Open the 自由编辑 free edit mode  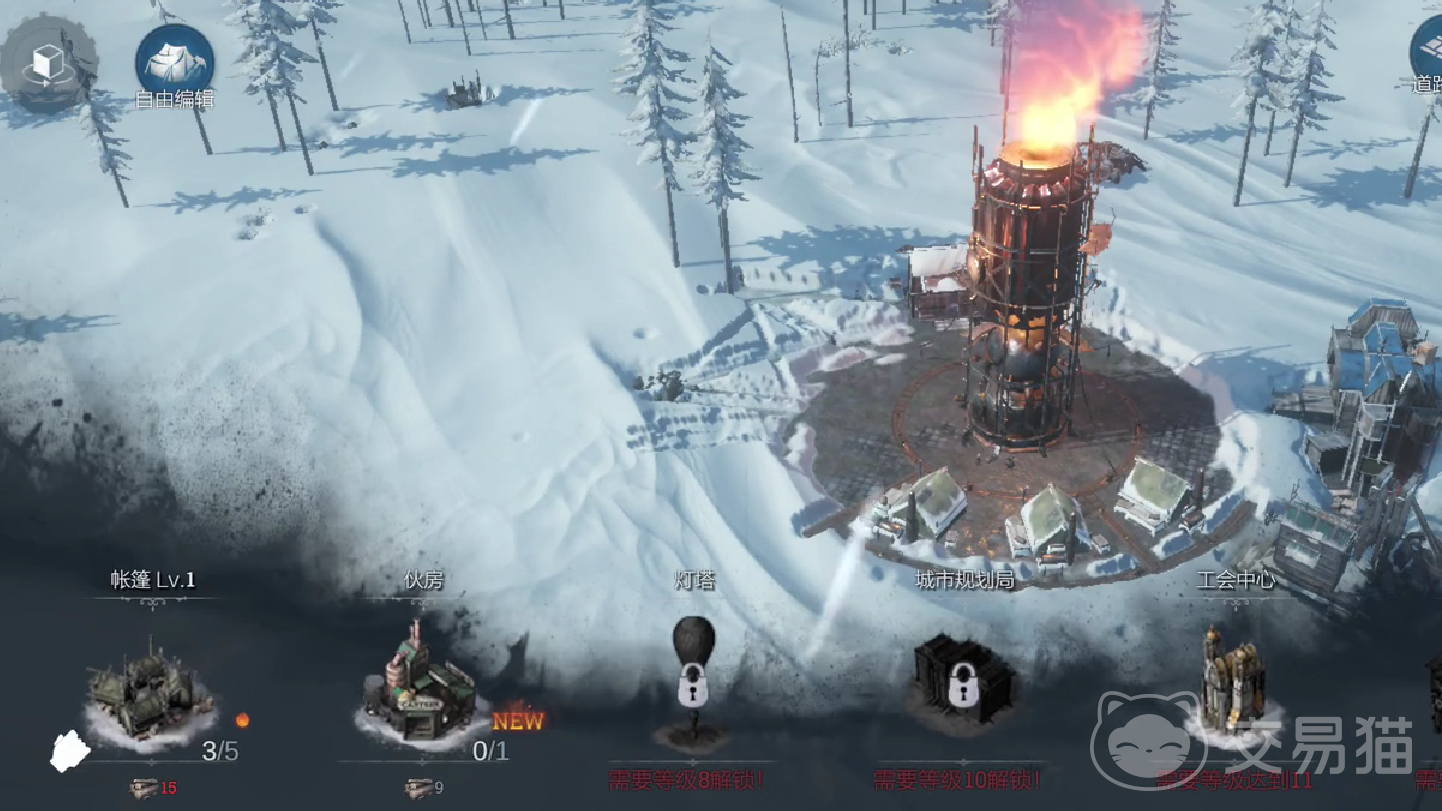click(174, 62)
